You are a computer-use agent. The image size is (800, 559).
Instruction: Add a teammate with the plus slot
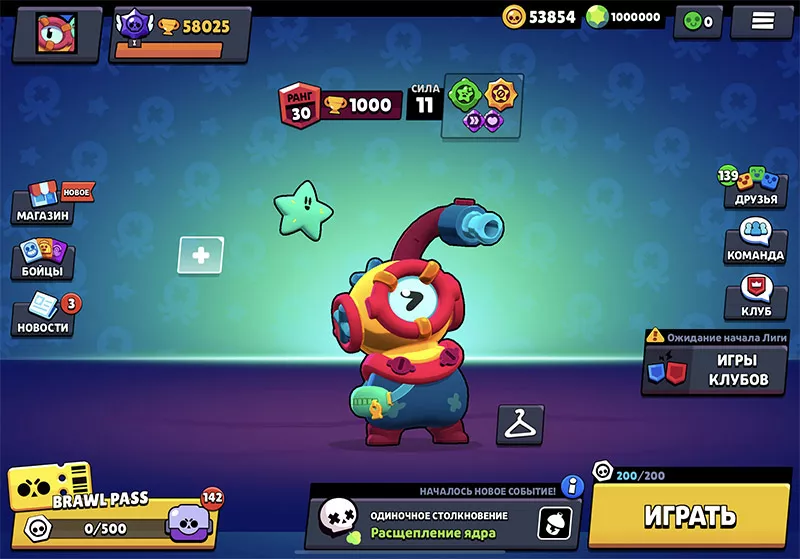coord(200,256)
